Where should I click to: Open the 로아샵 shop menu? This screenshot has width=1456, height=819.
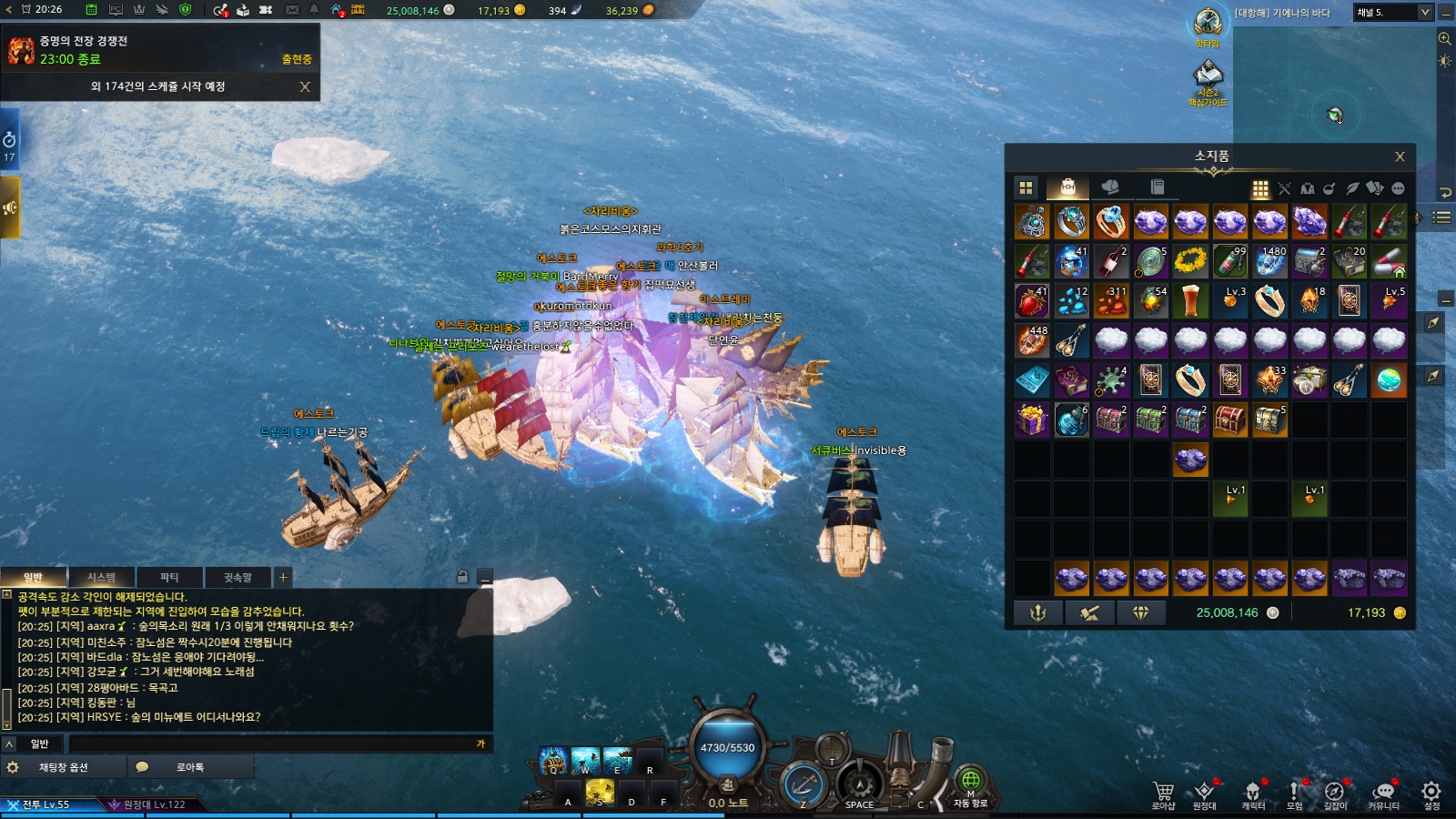[1163, 794]
